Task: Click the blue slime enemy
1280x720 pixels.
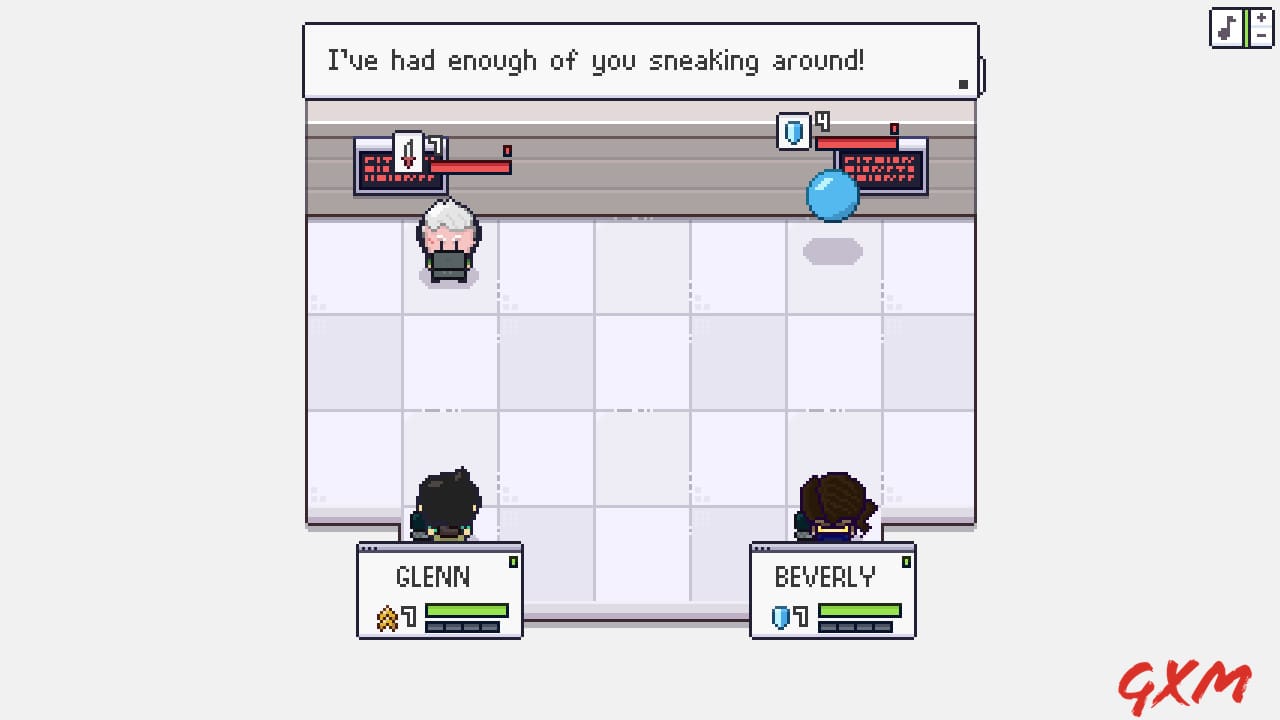Action: tap(832, 196)
